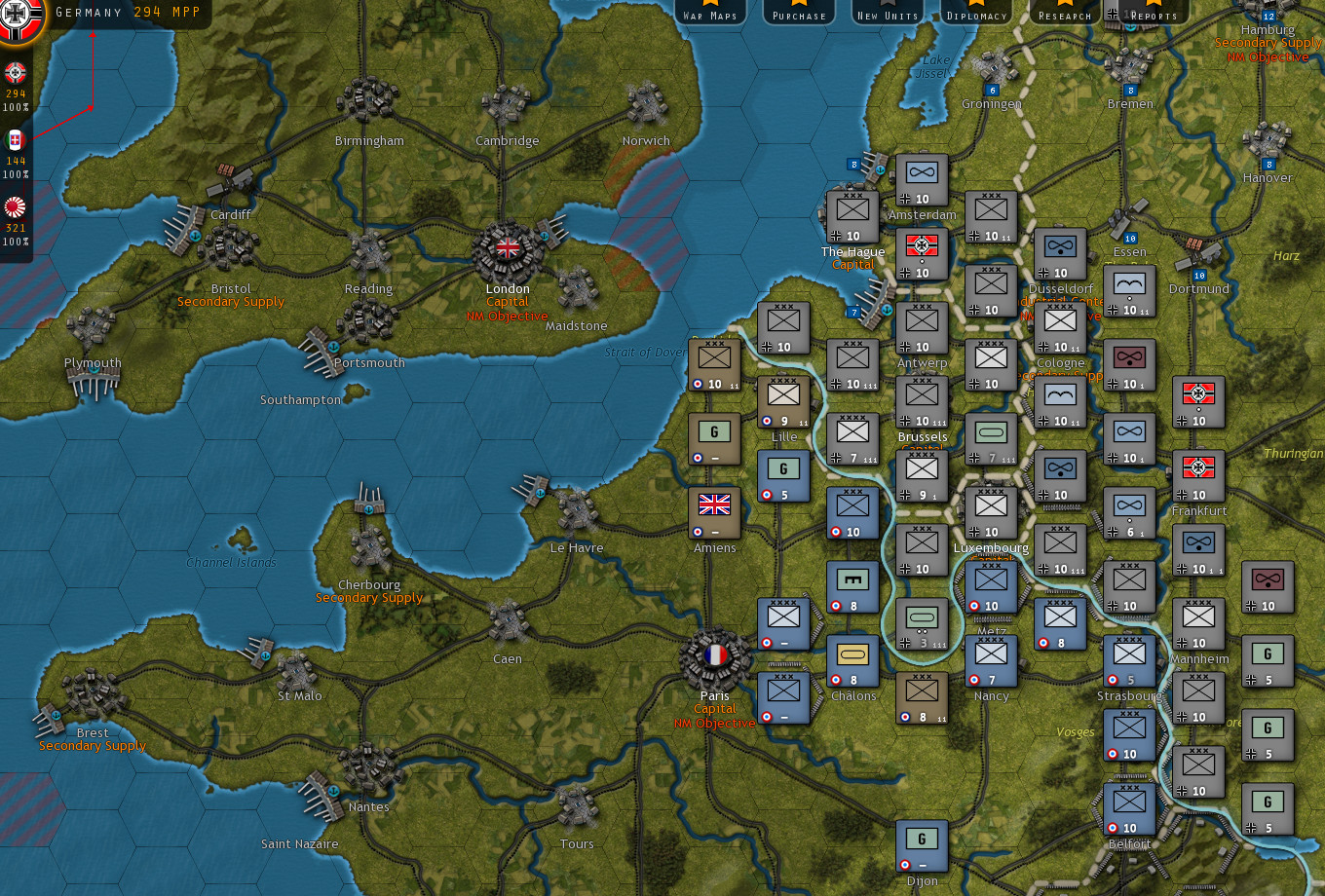Open the War Maps menu

point(709,14)
